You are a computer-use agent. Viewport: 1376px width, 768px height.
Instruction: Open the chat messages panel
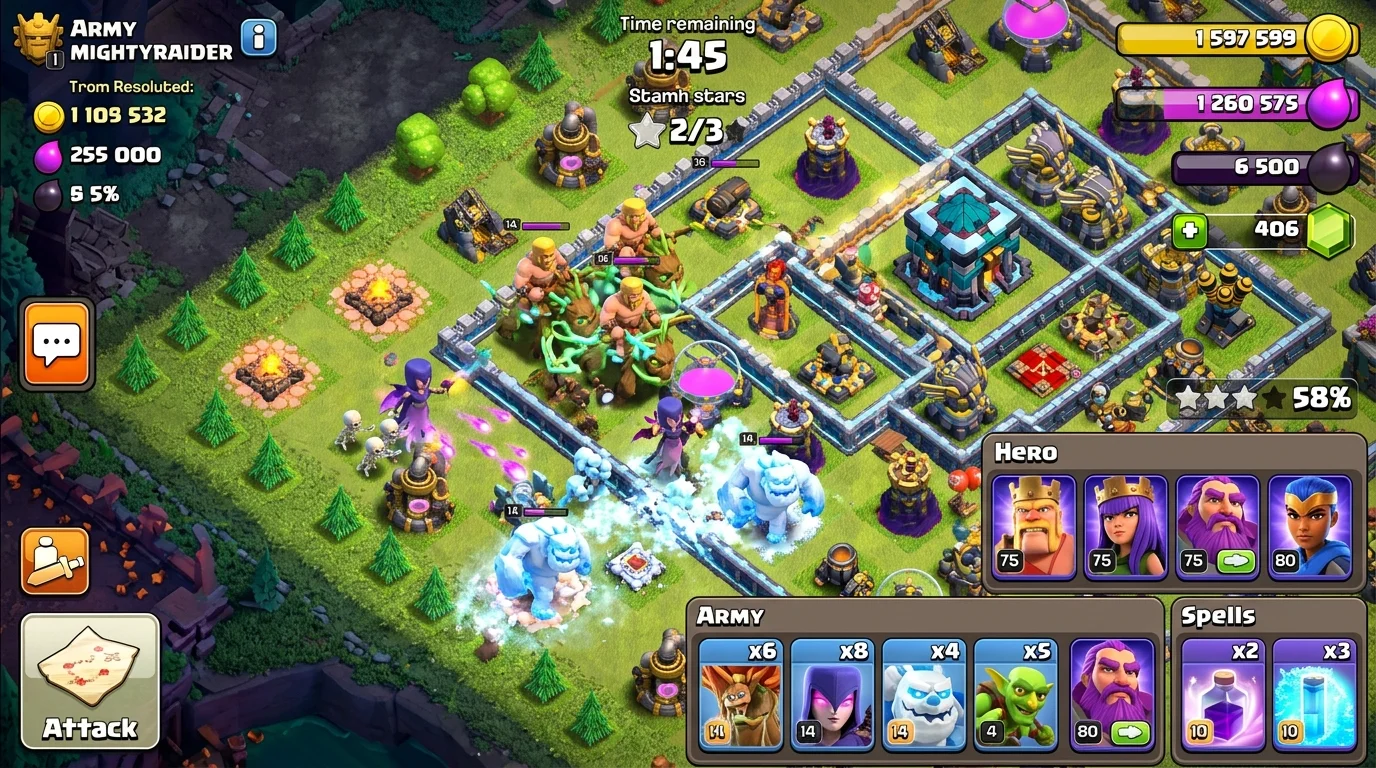(x=54, y=343)
